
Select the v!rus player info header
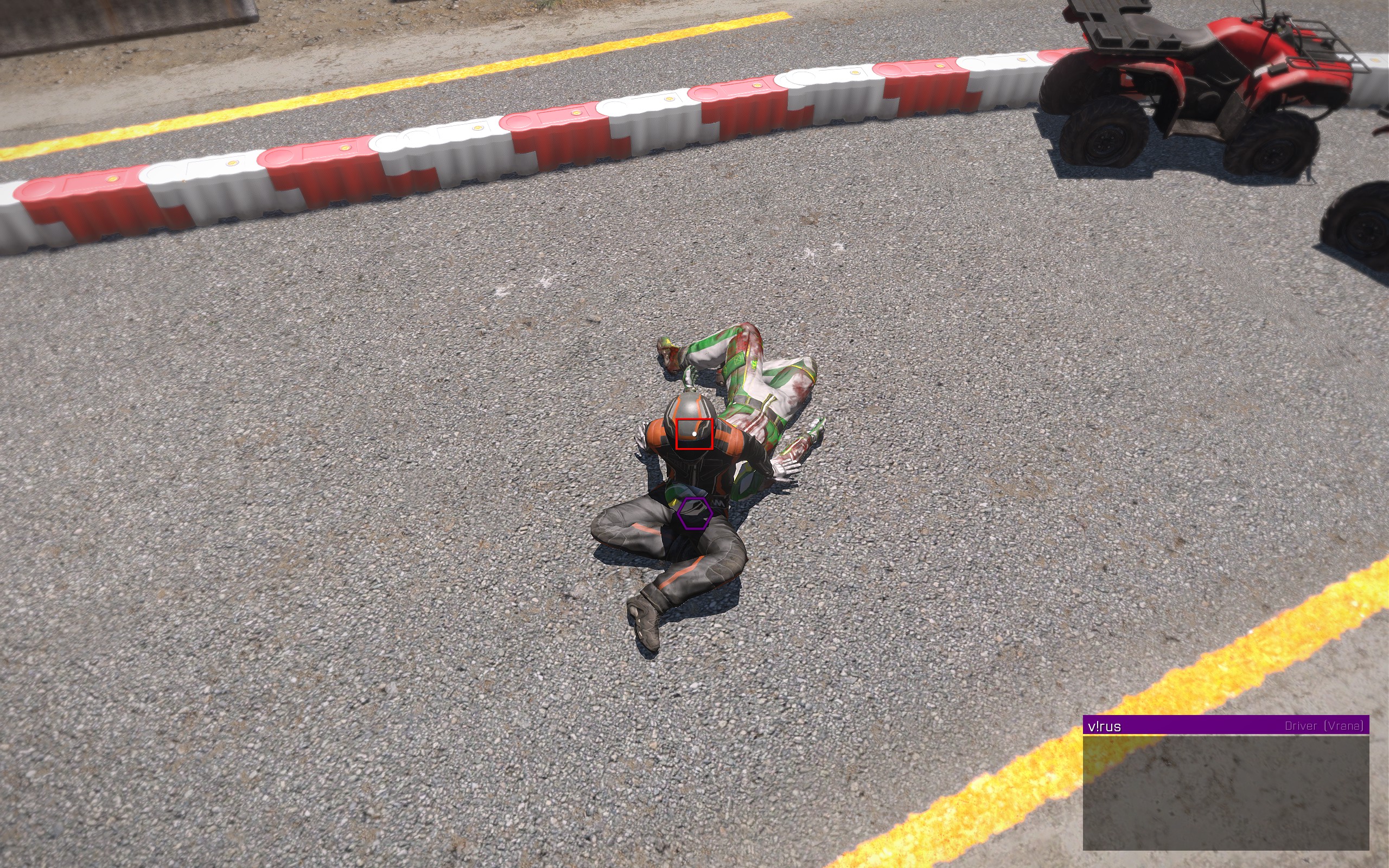[x=1226, y=726]
